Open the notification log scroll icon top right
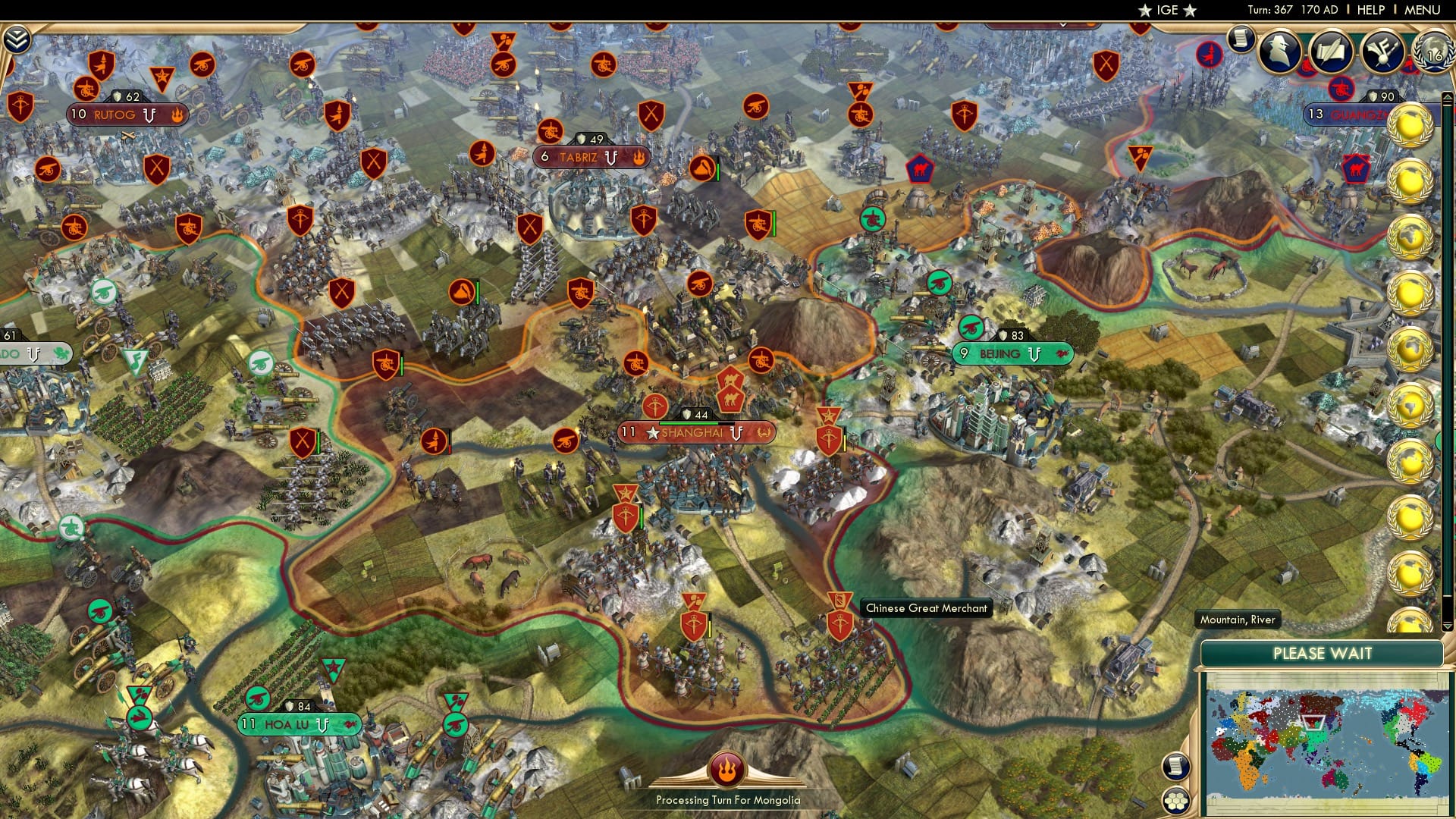 point(1241,39)
